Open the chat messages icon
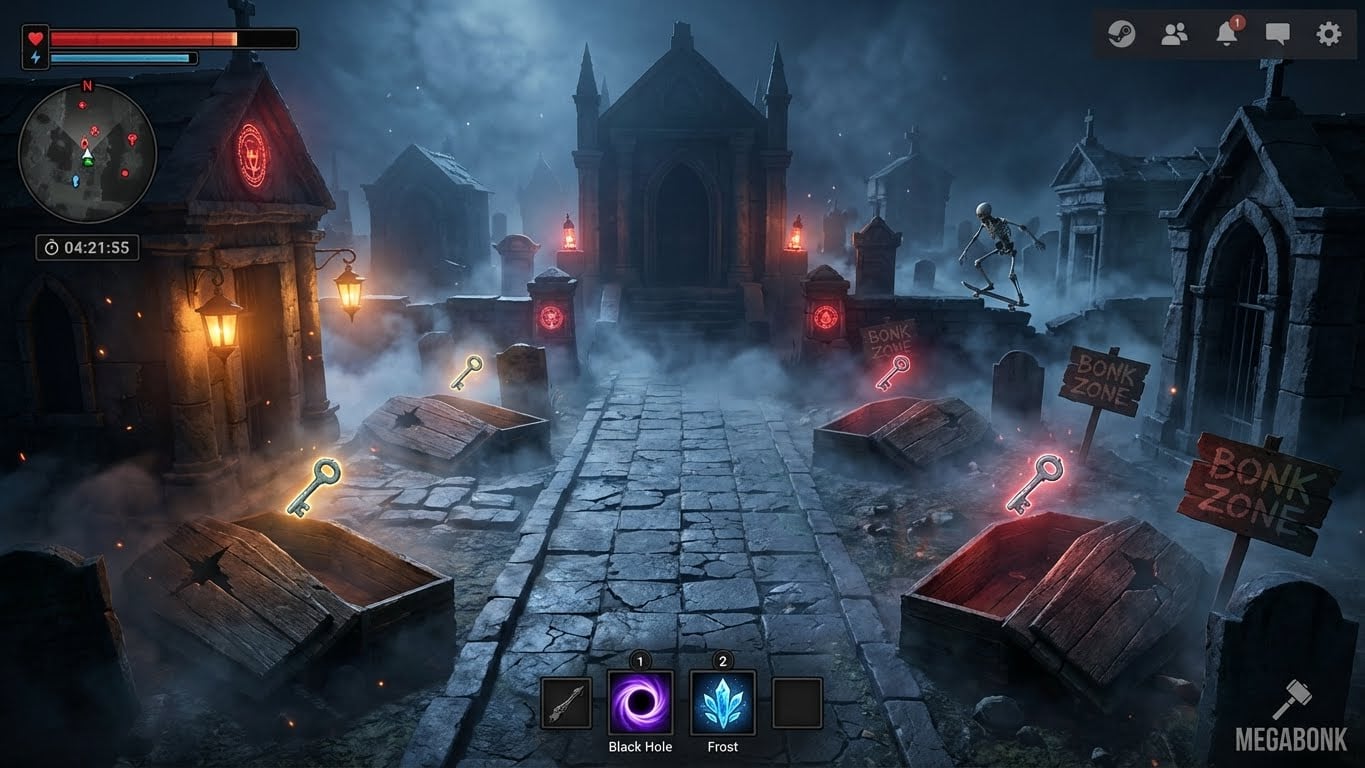This screenshot has width=1365, height=768. pyautogui.click(x=1277, y=33)
